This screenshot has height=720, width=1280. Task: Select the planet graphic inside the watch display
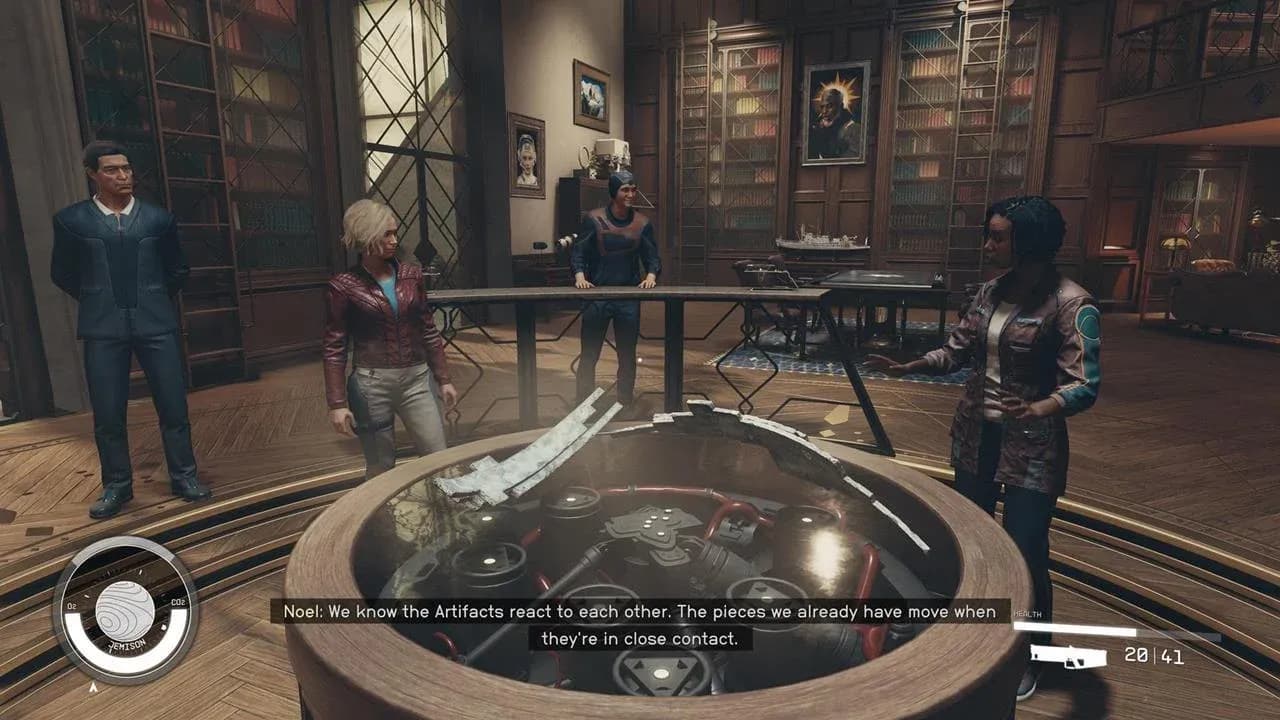click(x=125, y=608)
